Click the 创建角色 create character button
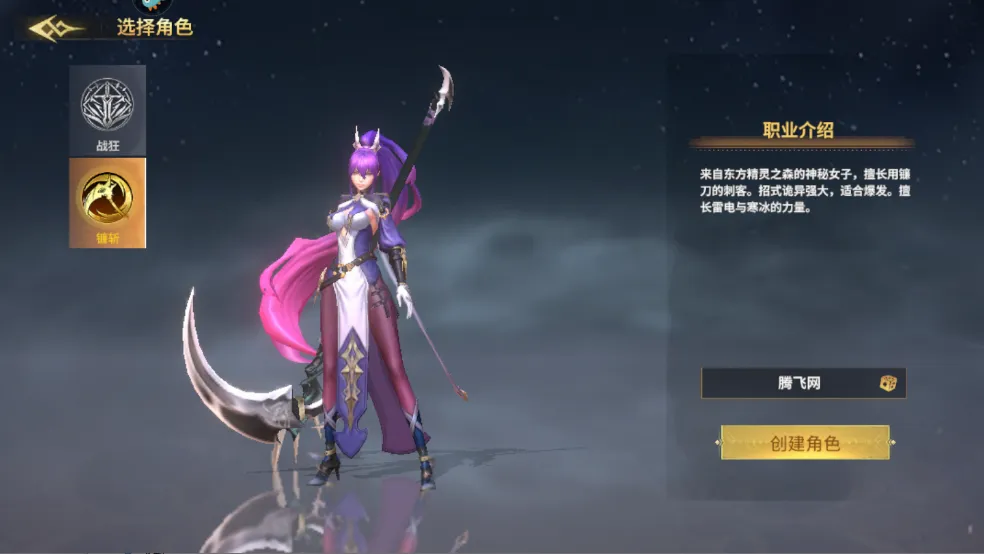Viewport: 984px width, 554px height. click(x=804, y=443)
